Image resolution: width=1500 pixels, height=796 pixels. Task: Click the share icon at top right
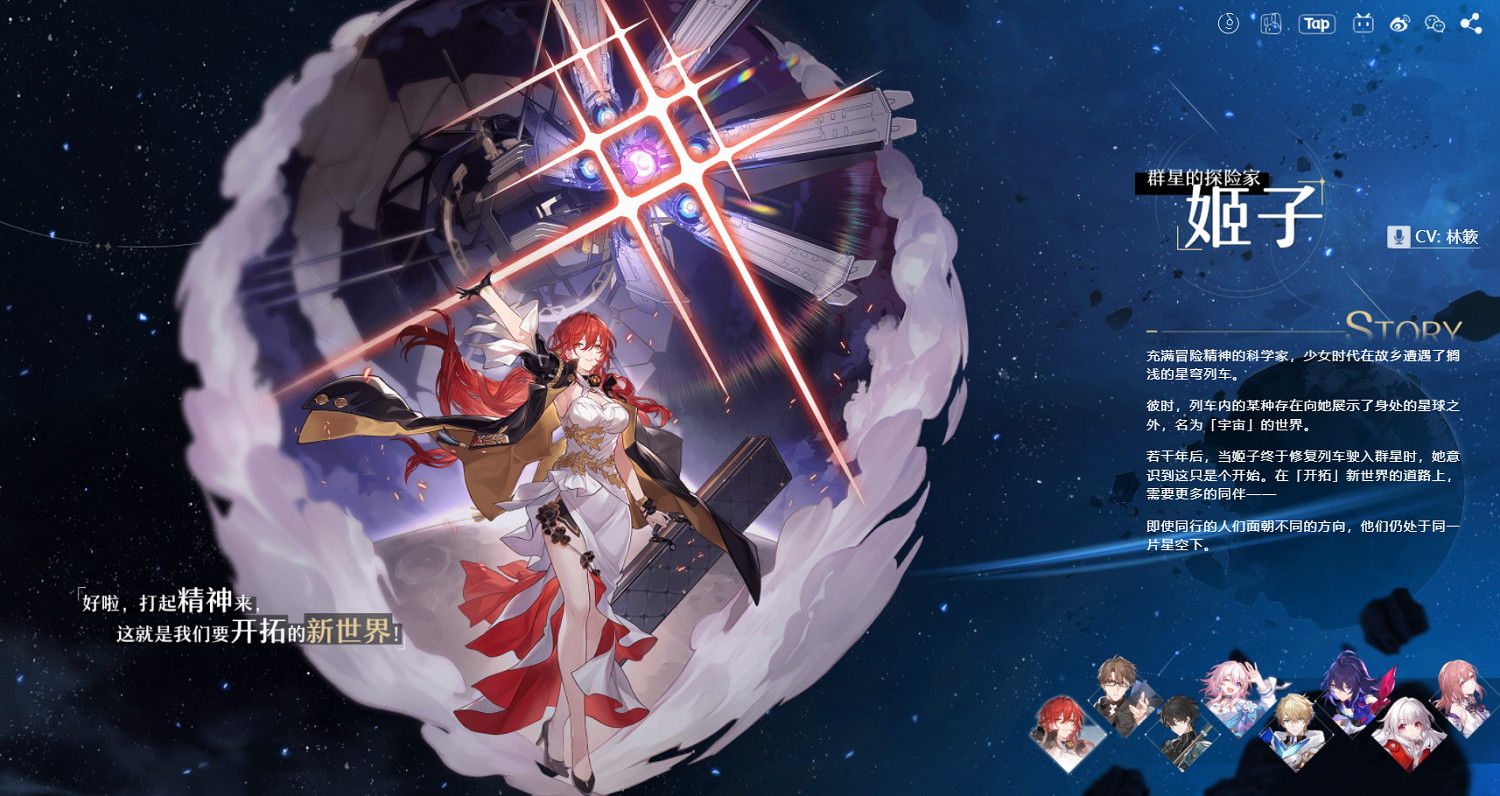click(1468, 23)
